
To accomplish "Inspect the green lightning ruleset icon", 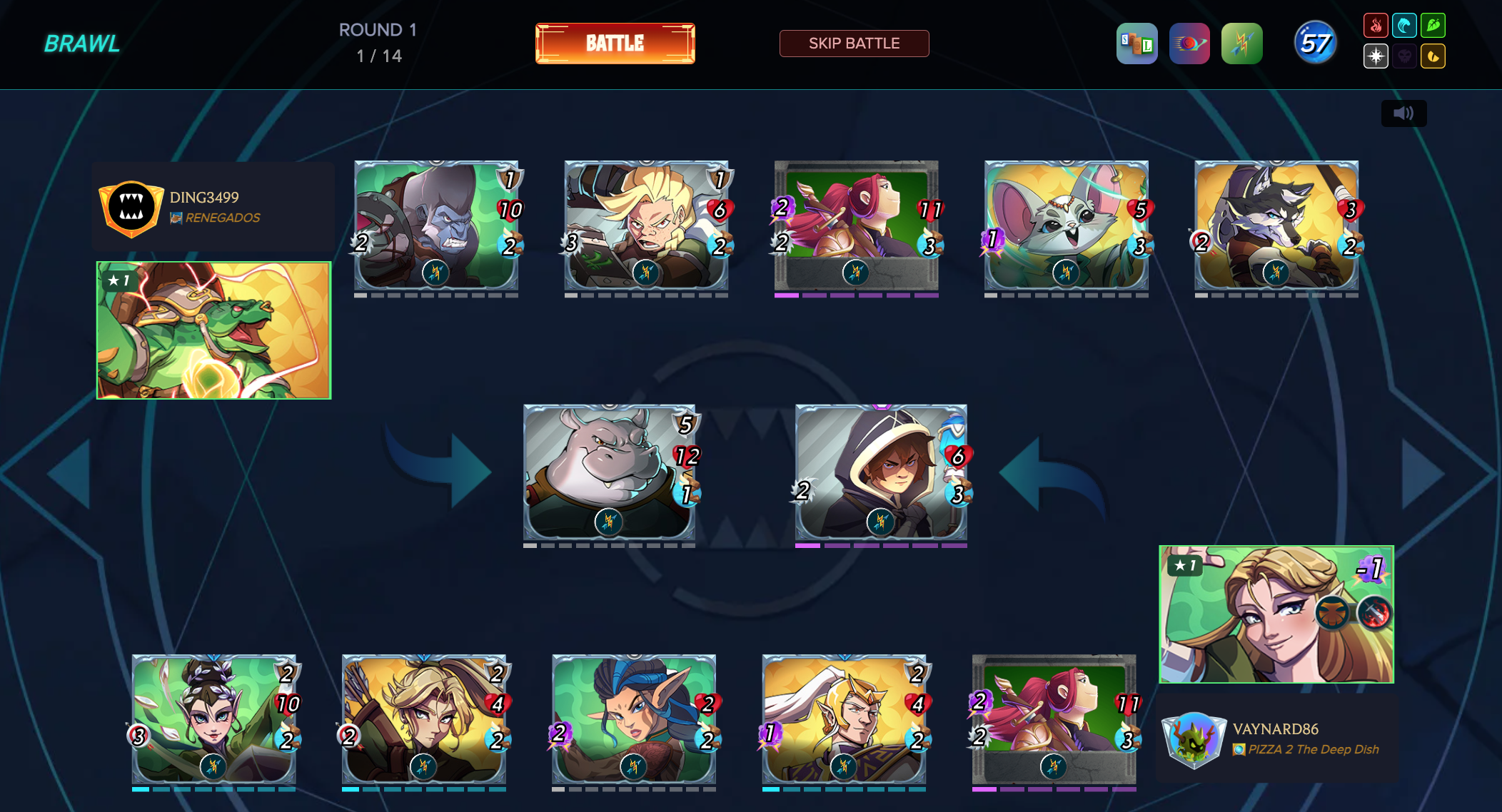I will tap(1241, 44).
